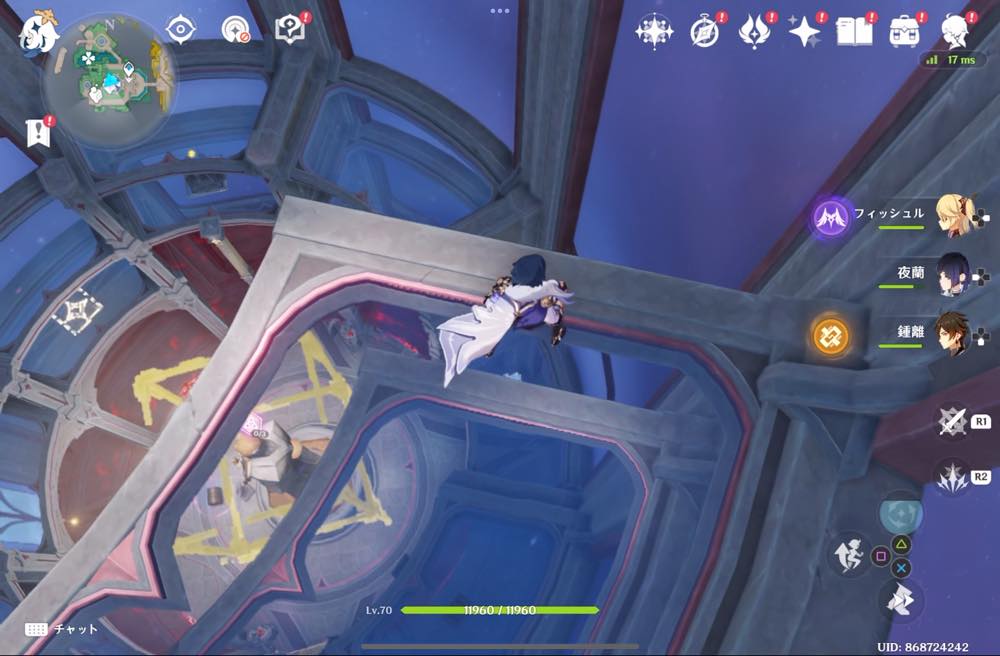Activate the eye-shaped elemental sight icon
The width and height of the screenshot is (1000, 656).
(x=181, y=30)
